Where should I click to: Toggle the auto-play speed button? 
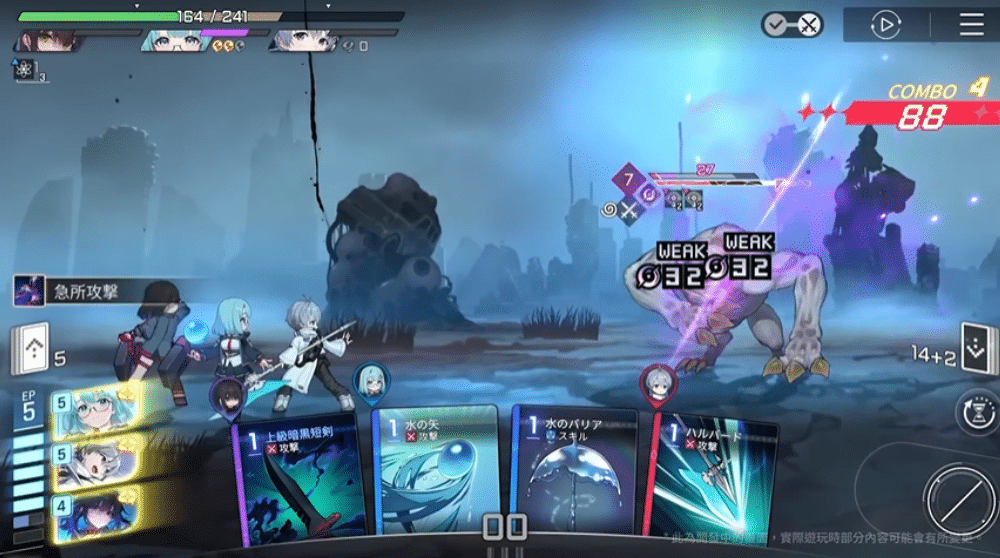tap(885, 25)
